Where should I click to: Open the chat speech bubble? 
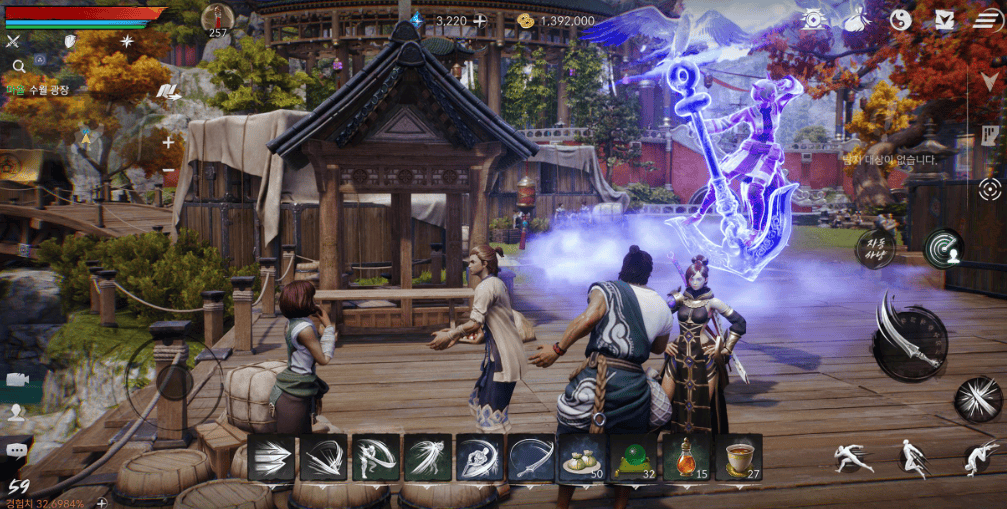[x=16, y=450]
